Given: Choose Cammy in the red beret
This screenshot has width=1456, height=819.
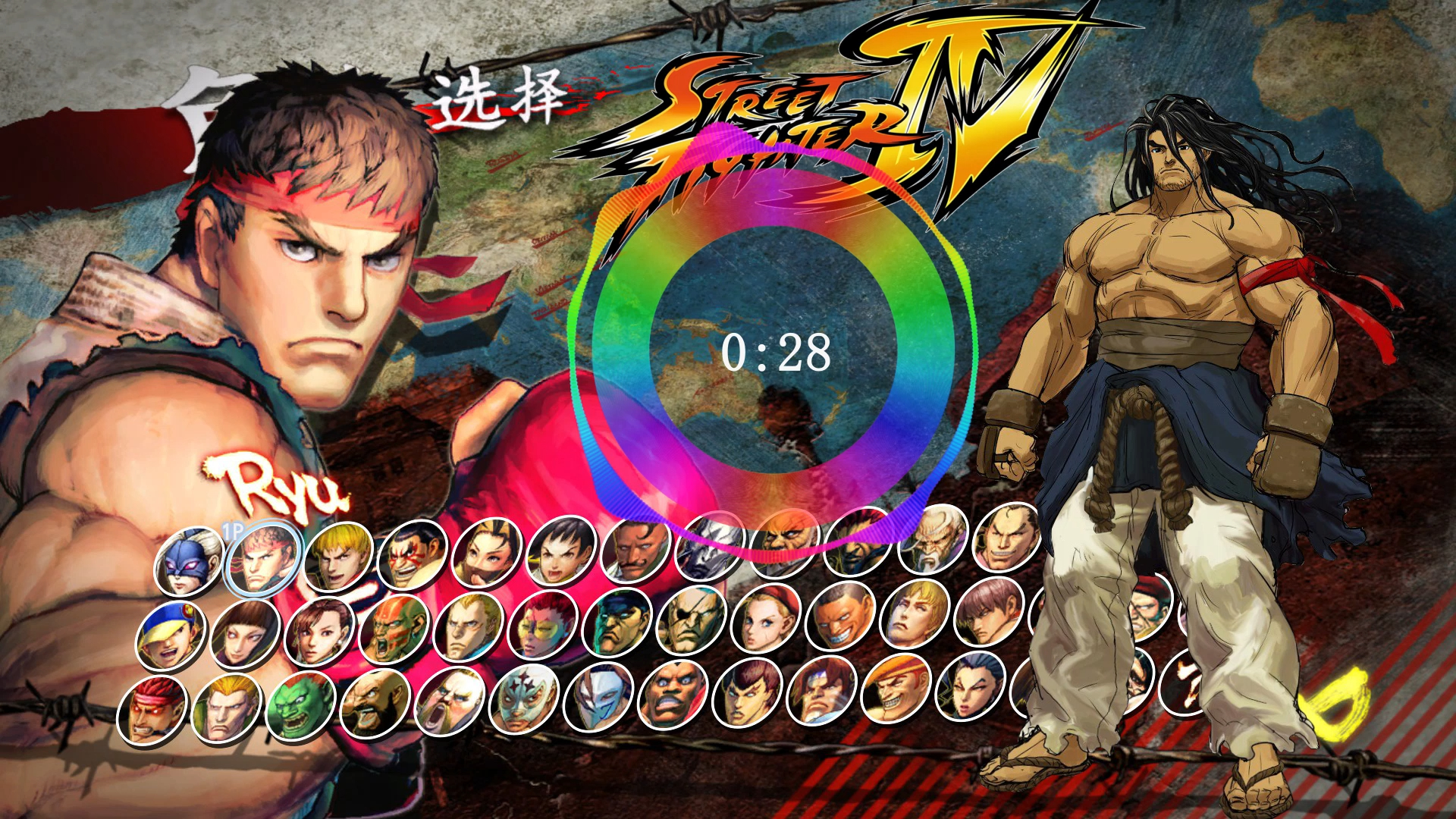Looking at the screenshot, I should coord(764,620).
